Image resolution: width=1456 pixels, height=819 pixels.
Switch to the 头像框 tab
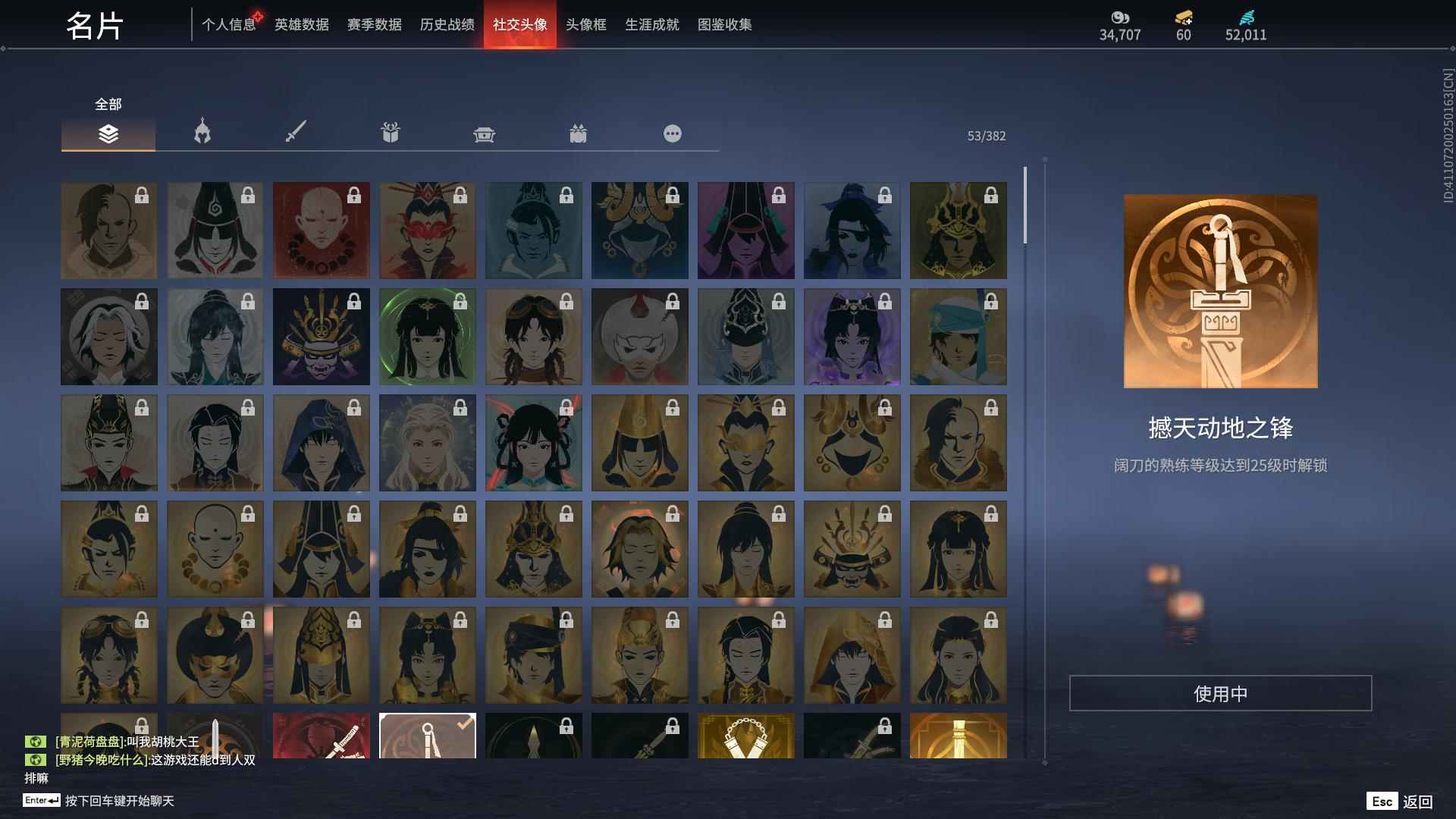tap(586, 24)
